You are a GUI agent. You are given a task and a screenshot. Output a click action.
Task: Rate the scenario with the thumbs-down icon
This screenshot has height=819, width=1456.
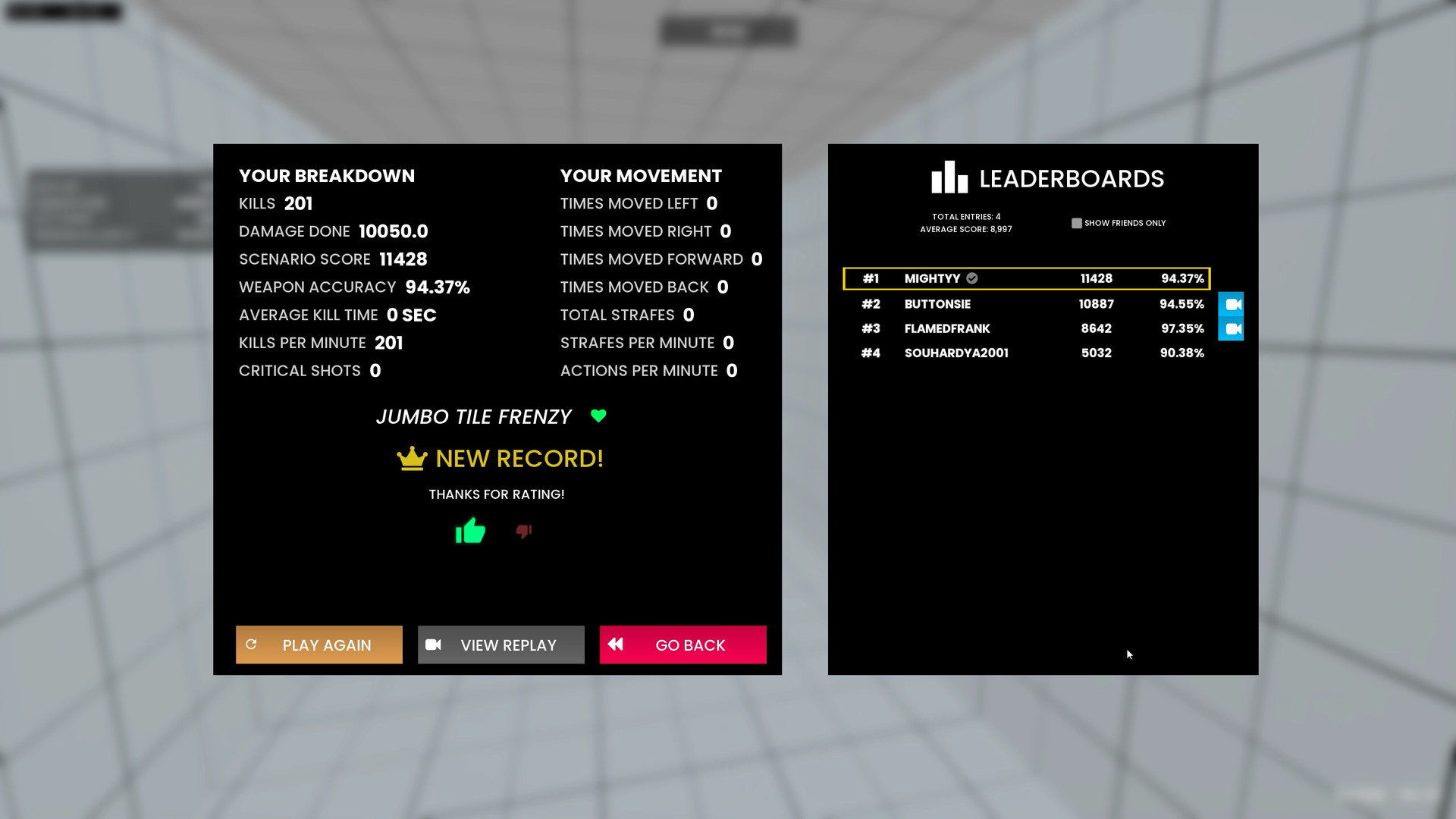[x=523, y=532]
